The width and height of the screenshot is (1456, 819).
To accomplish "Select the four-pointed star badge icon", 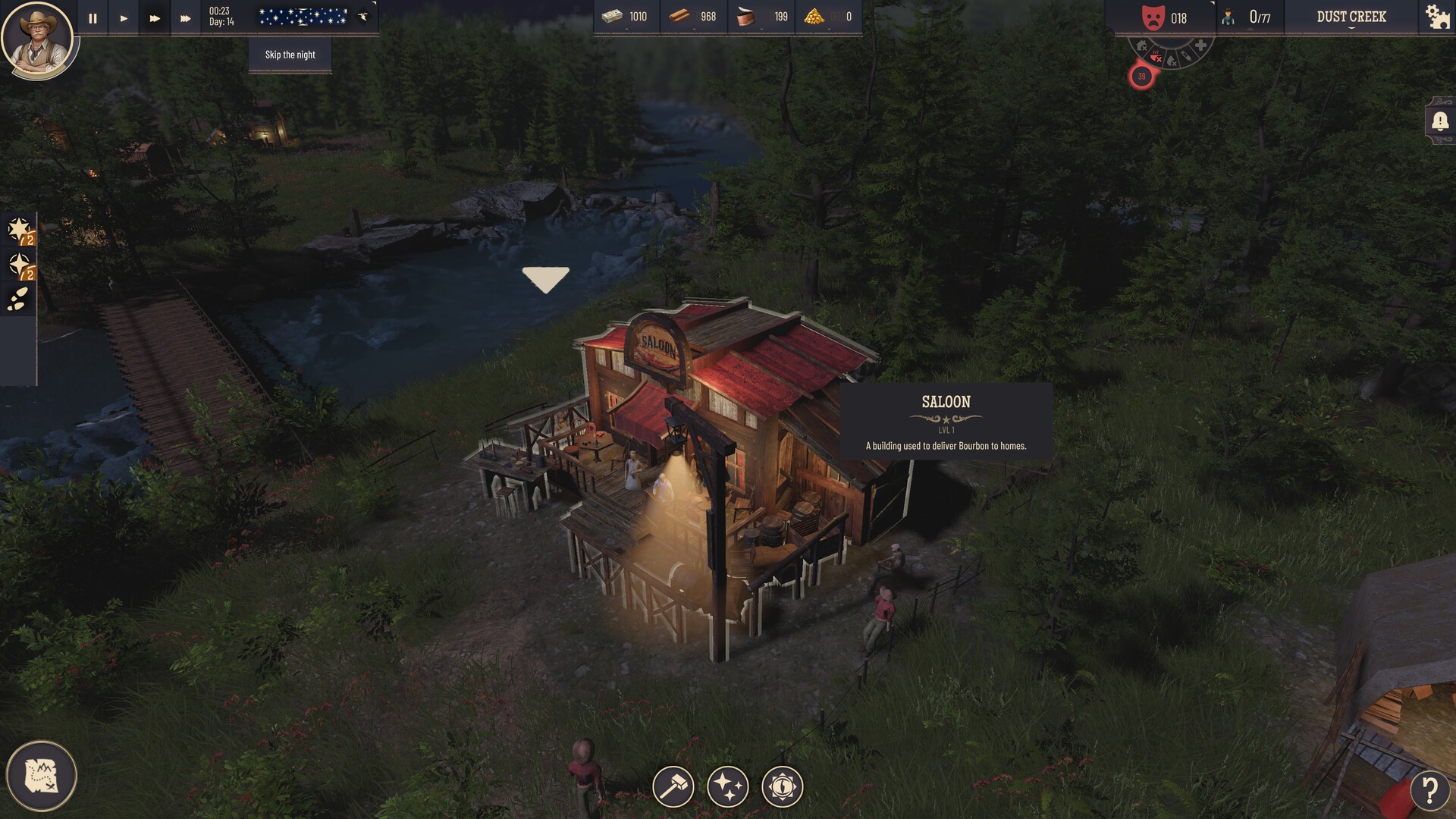I will [19, 265].
